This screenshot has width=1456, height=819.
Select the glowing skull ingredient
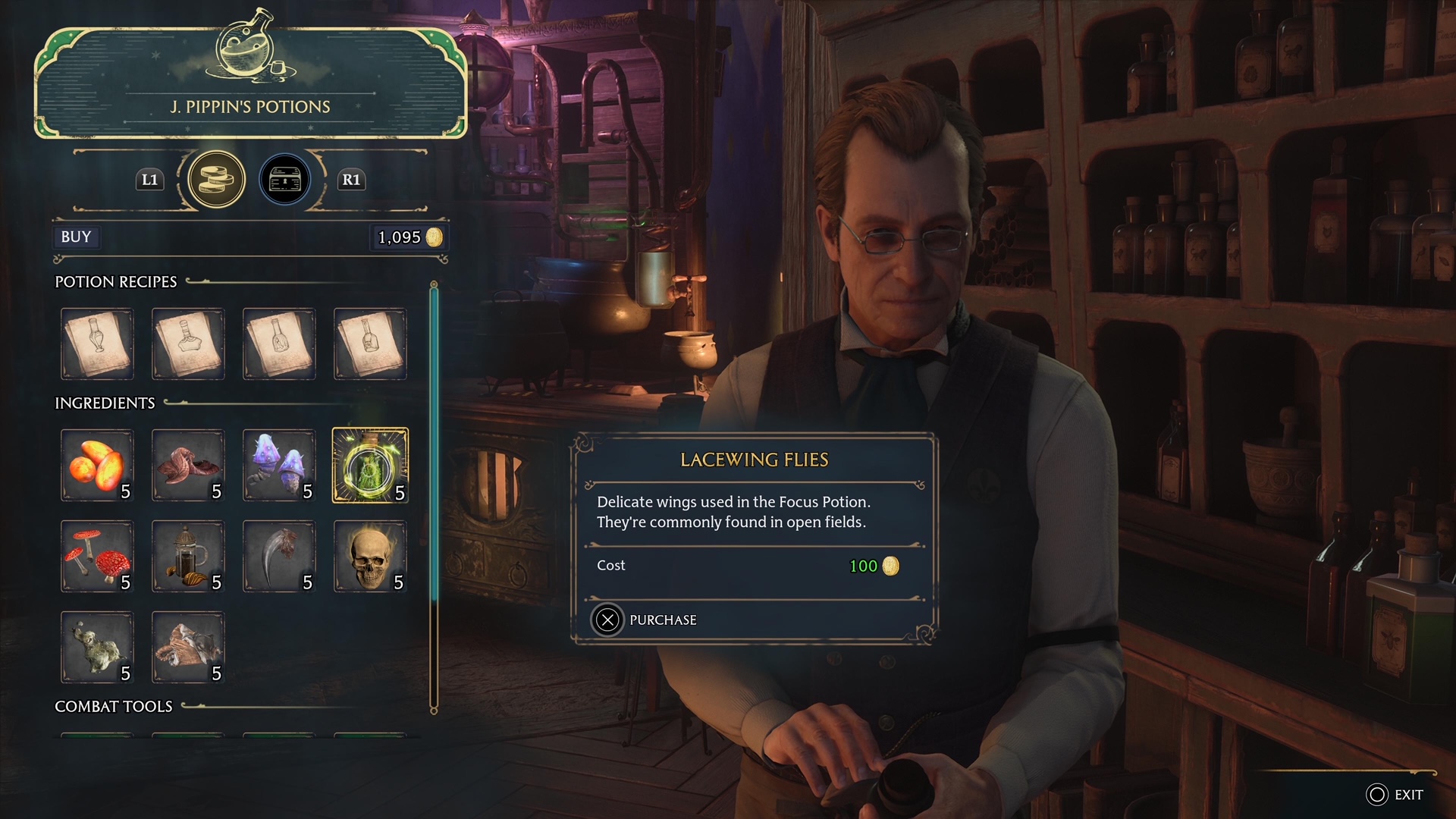pos(370,556)
